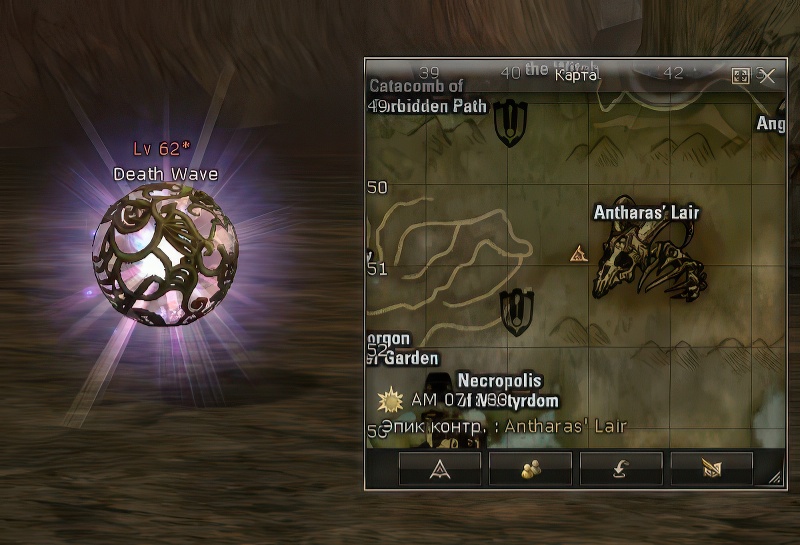800x545 pixels.
Task: Click the sun time-of-day icon
Action: tap(389, 401)
